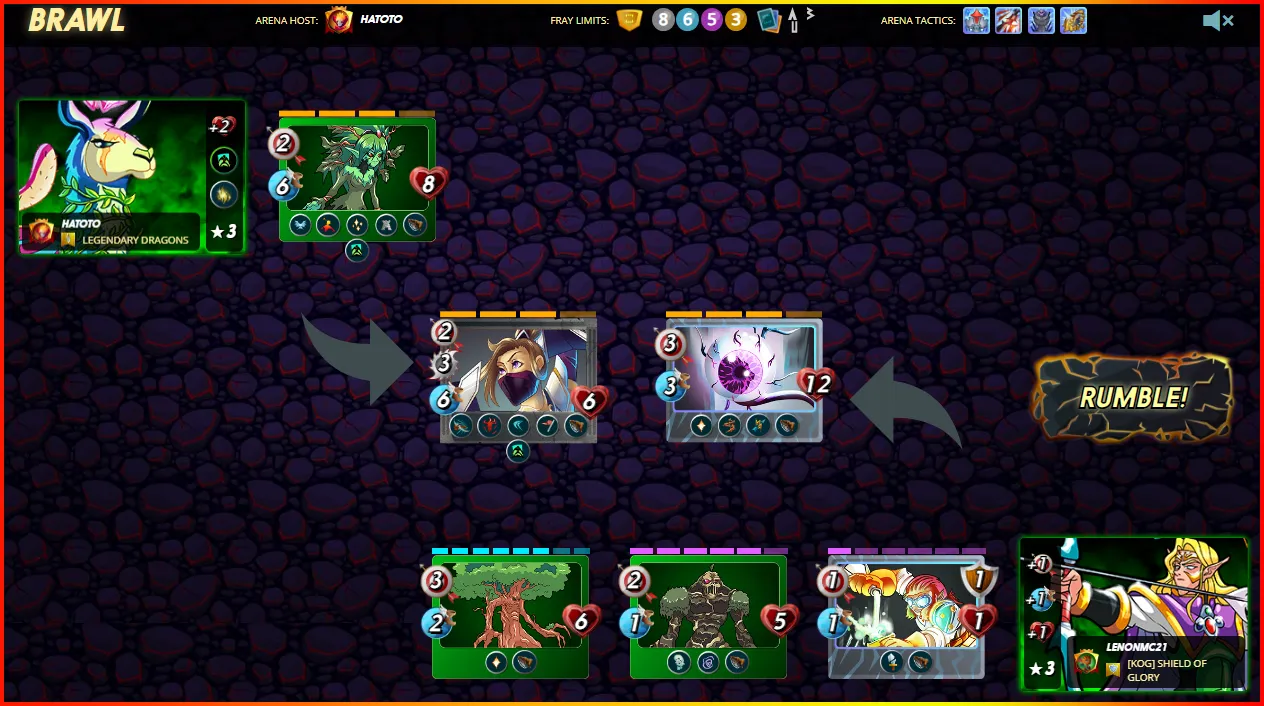Open the BRAWL title logo
Image resolution: width=1264 pixels, height=706 pixels.
click(76, 20)
